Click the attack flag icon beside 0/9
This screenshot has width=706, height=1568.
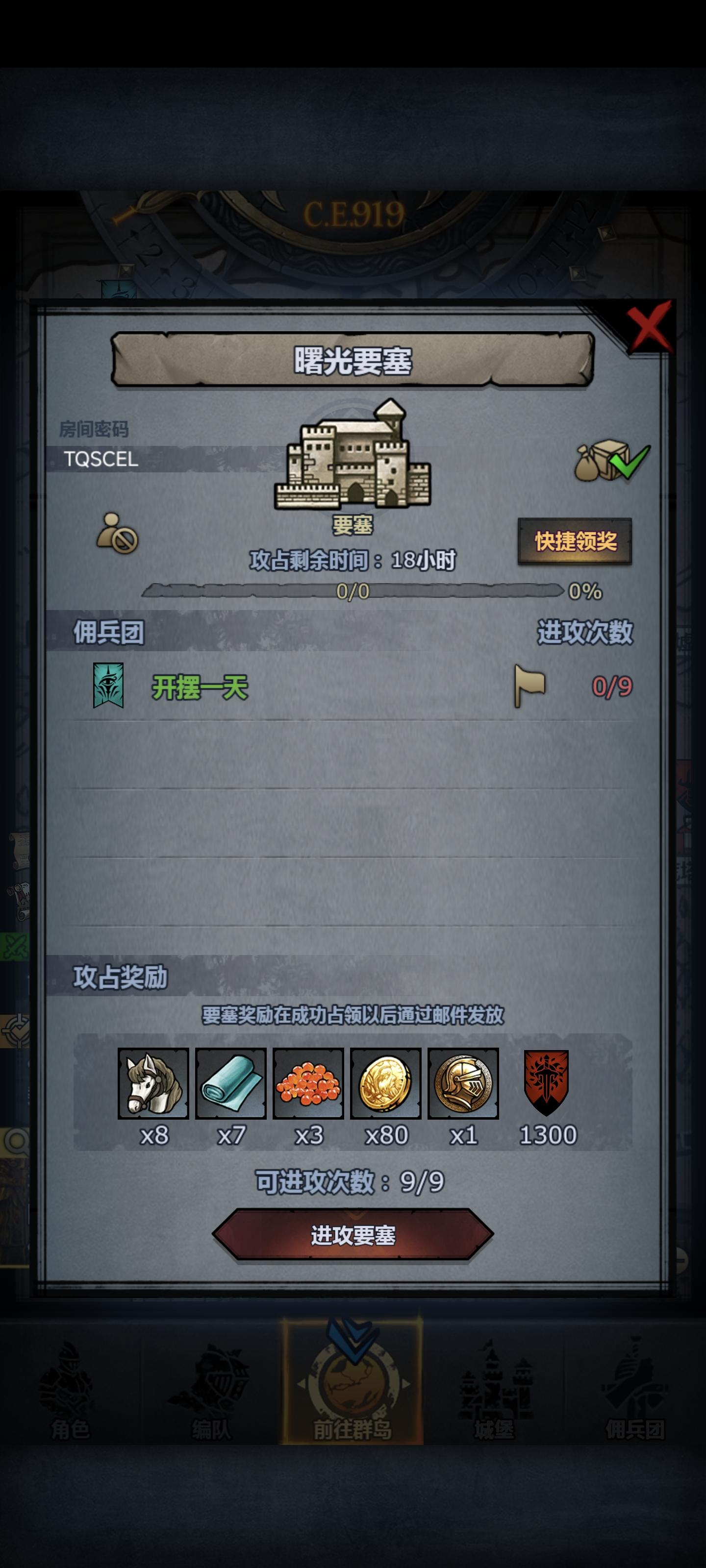point(531,686)
